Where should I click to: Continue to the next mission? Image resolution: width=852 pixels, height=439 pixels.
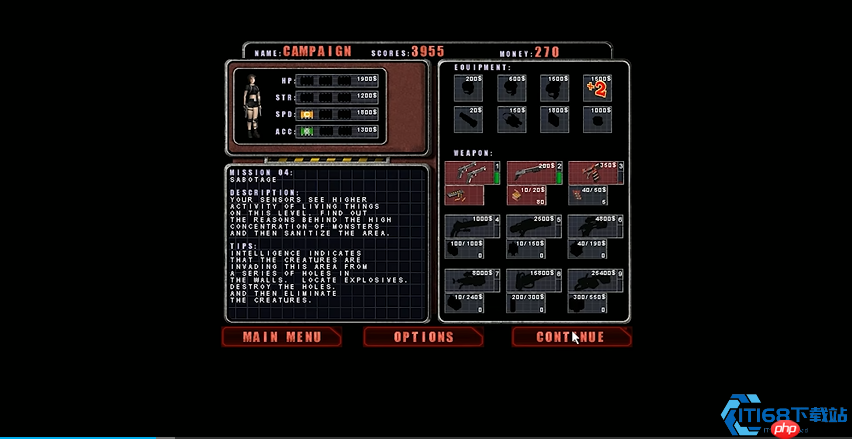571,337
